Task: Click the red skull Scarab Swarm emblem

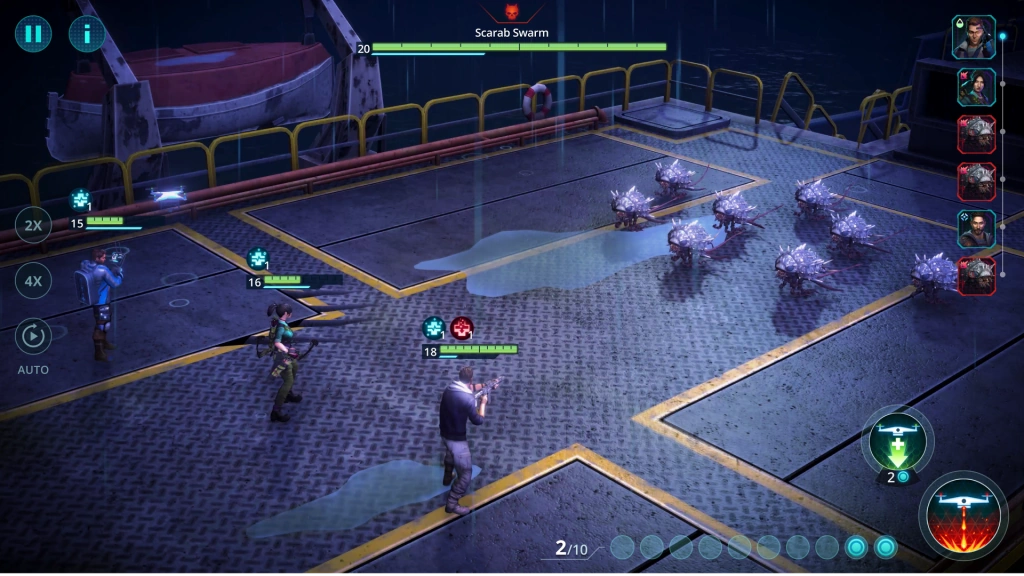Action: coord(512,14)
